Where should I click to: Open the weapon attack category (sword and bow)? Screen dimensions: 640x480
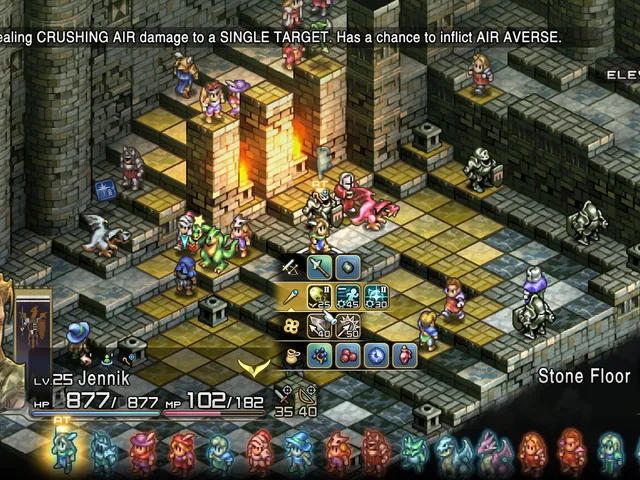click(291, 267)
